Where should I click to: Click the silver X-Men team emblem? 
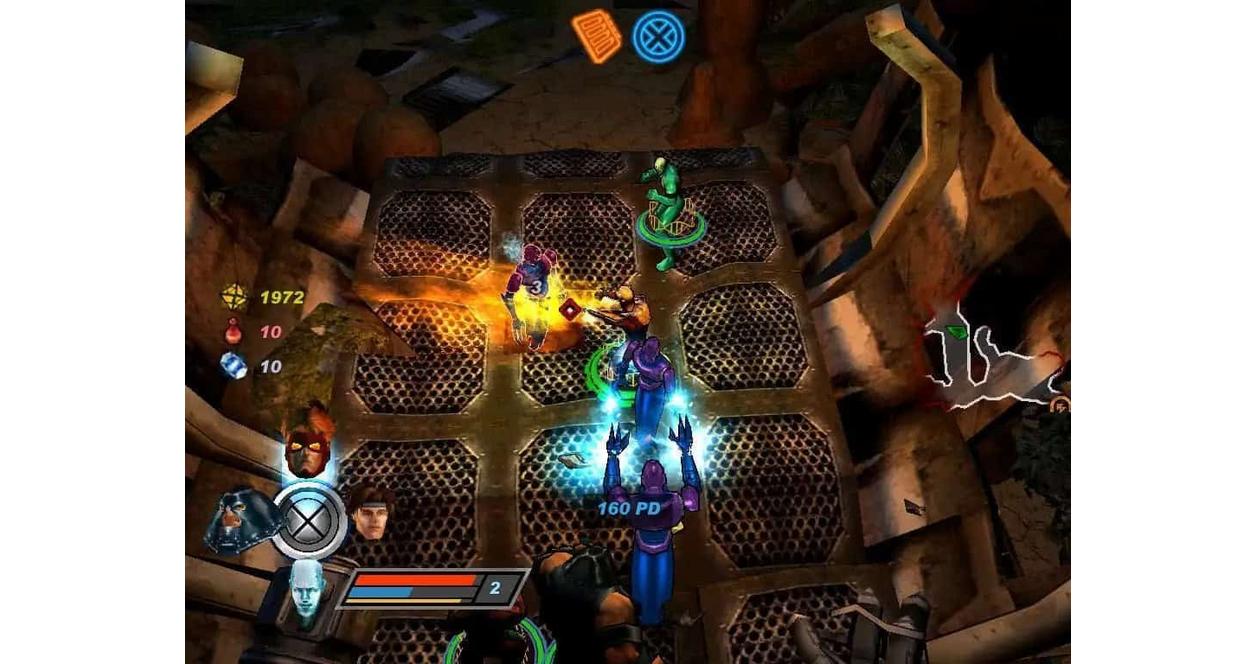(x=310, y=521)
